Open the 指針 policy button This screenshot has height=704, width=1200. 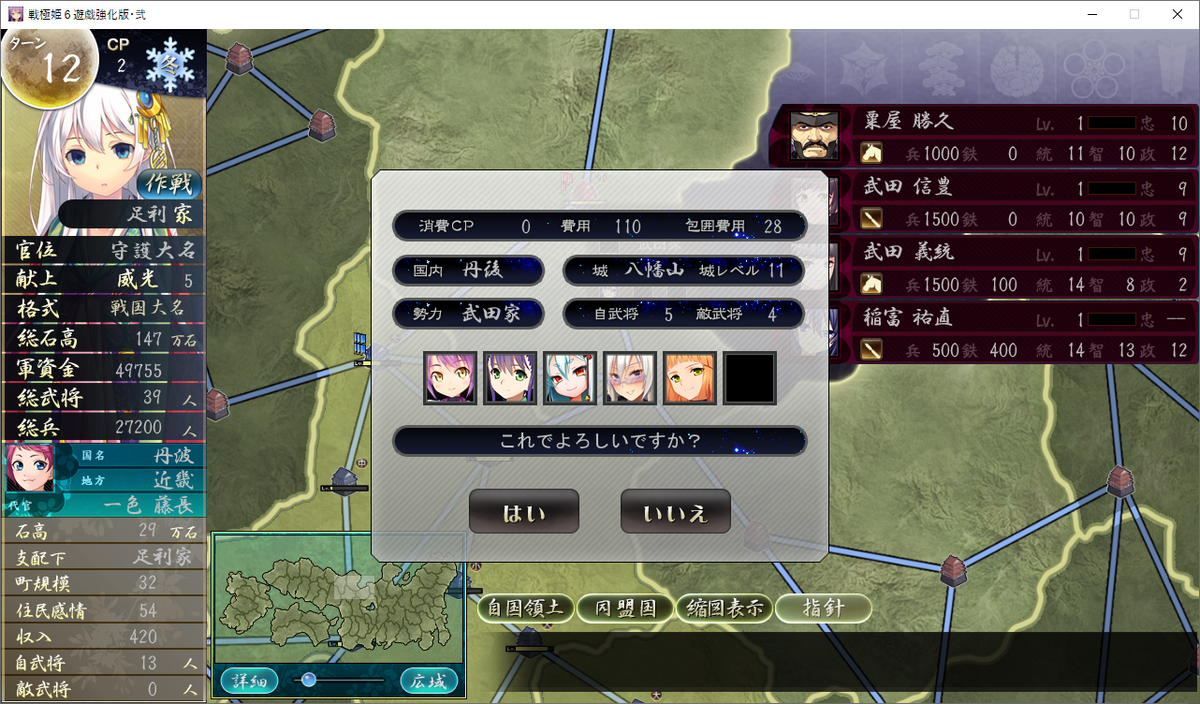point(823,608)
